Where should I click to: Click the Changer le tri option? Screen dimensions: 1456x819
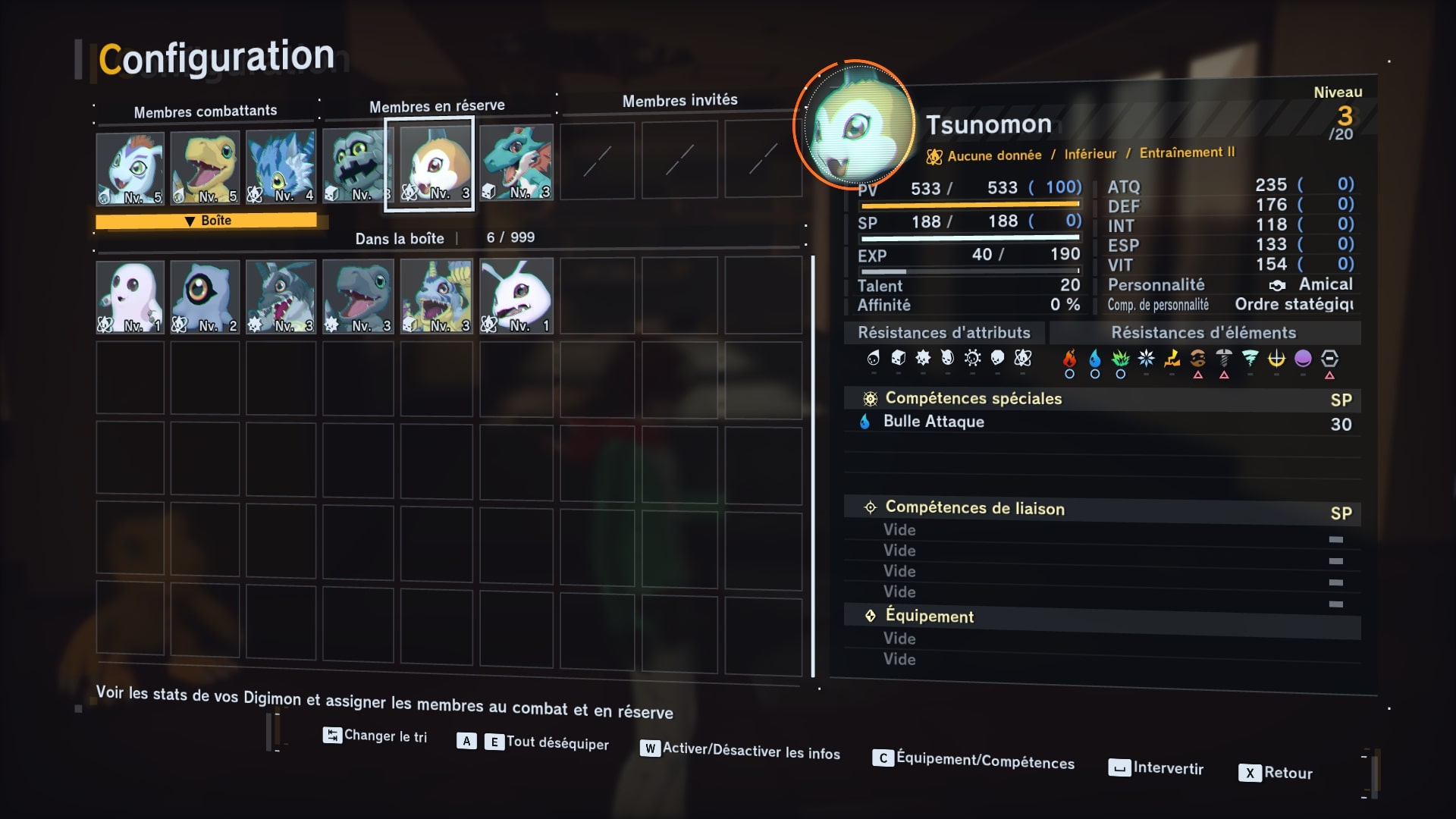(375, 736)
